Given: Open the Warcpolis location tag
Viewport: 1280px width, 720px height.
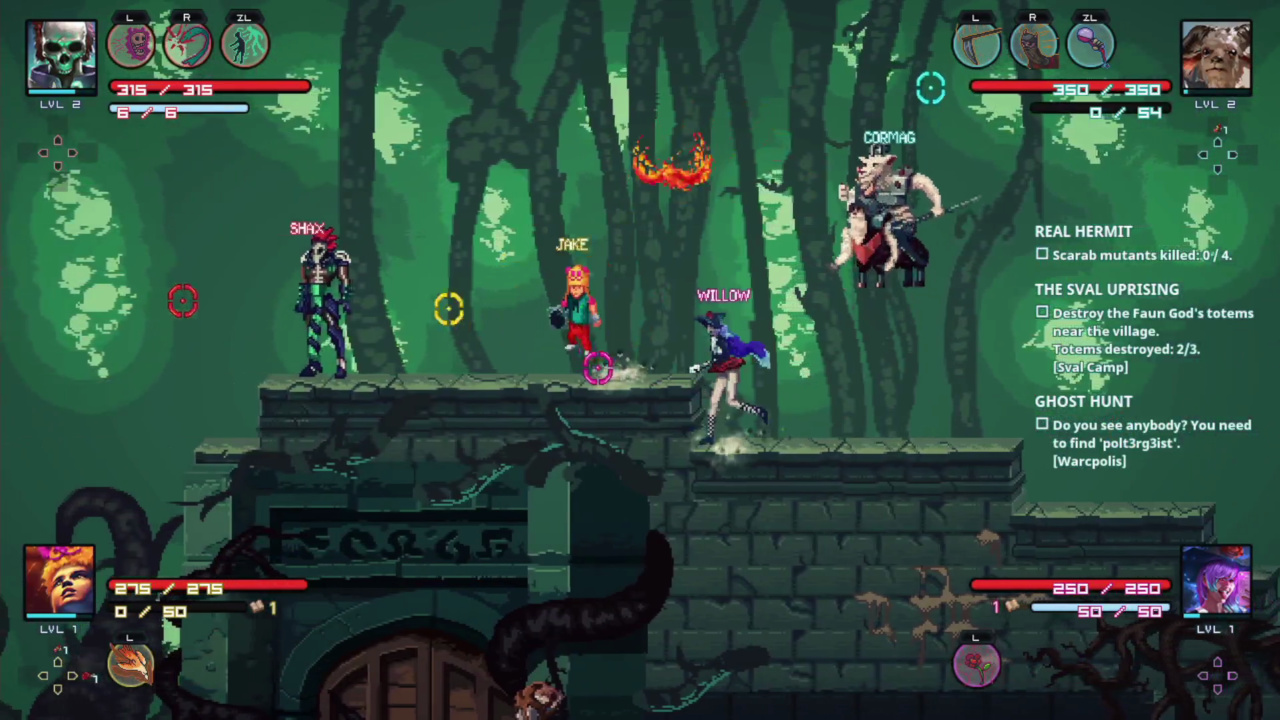Looking at the screenshot, I should pos(1089,461).
